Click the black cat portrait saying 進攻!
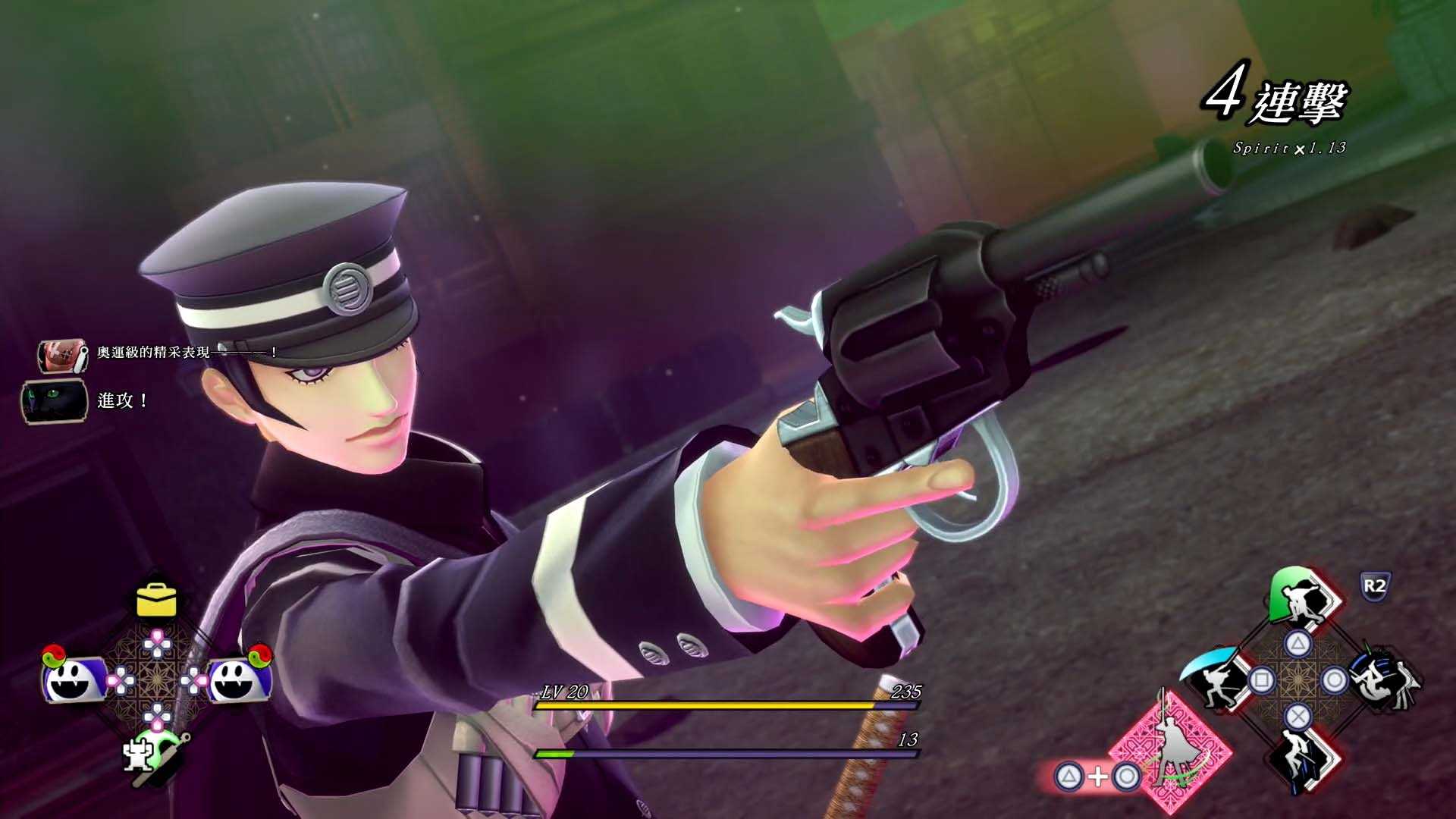 (54, 401)
